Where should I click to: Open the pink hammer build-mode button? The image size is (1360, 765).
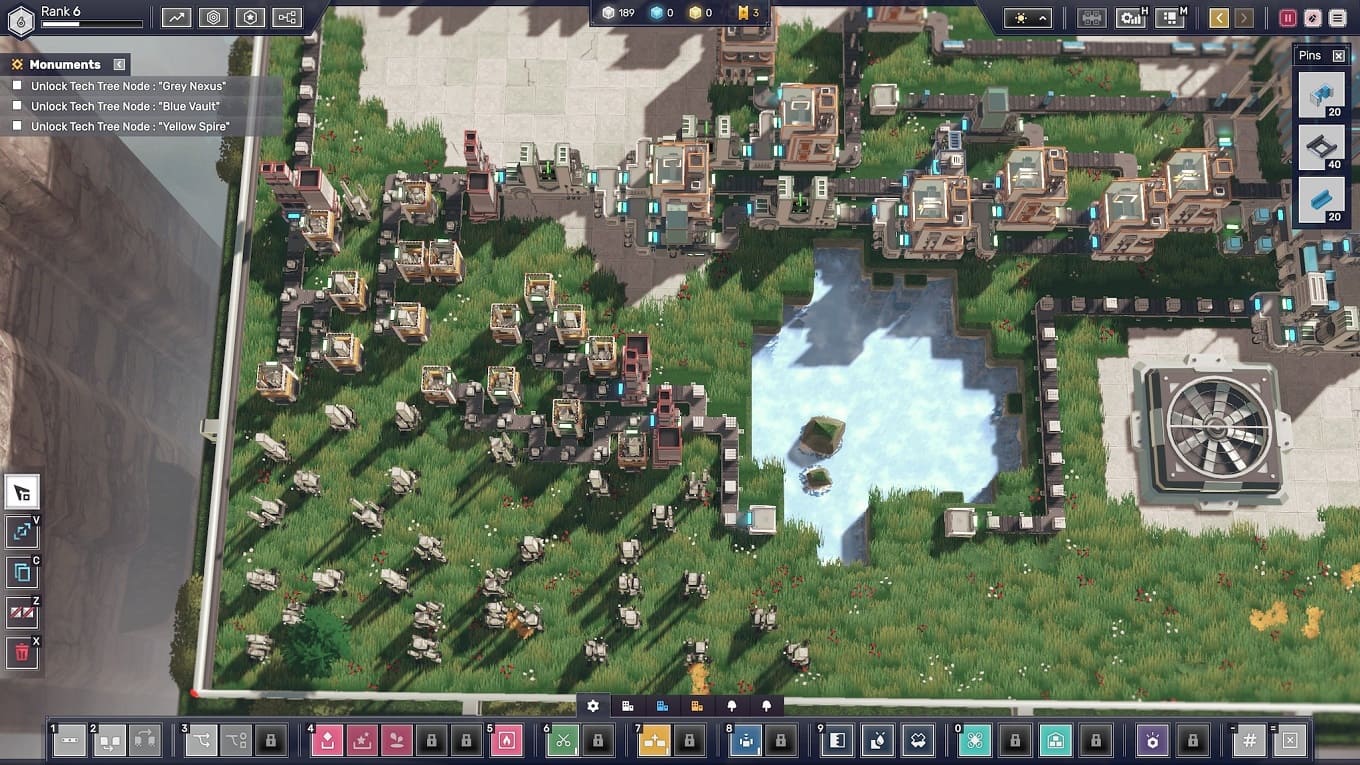1311,18
